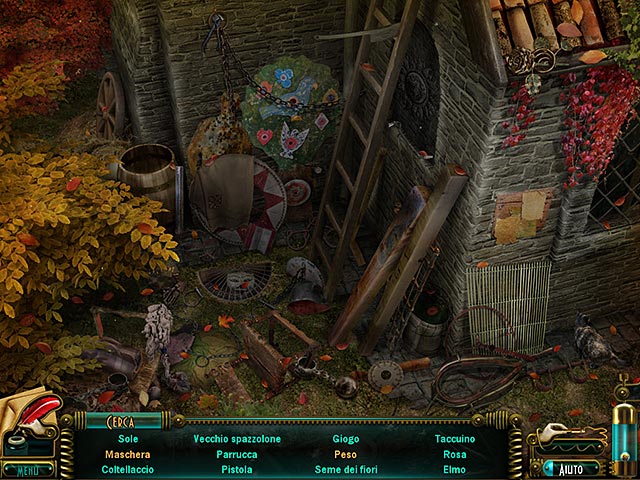Select 'Pistola' from the search list
The image size is (640, 480).
click(237, 468)
